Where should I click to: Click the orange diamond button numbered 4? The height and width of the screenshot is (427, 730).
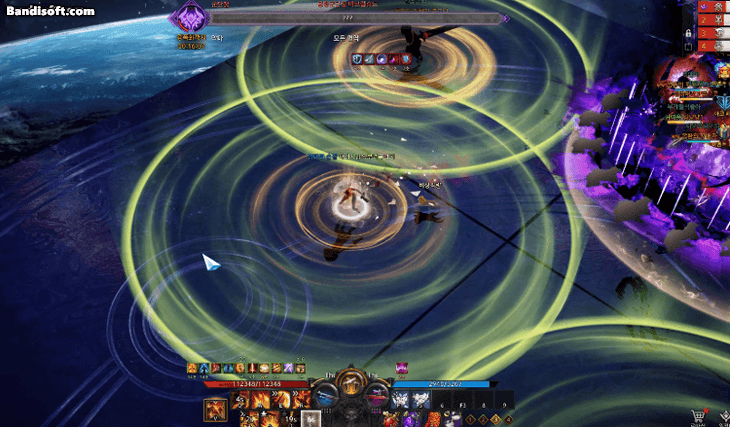click(507, 419)
